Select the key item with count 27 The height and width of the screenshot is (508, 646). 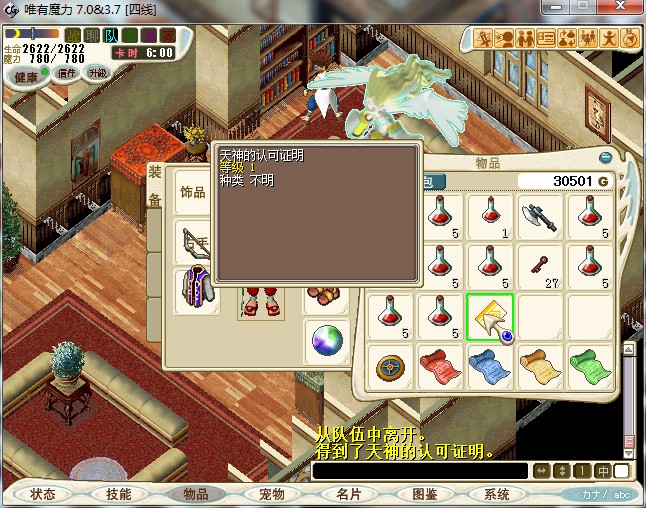click(x=541, y=265)
